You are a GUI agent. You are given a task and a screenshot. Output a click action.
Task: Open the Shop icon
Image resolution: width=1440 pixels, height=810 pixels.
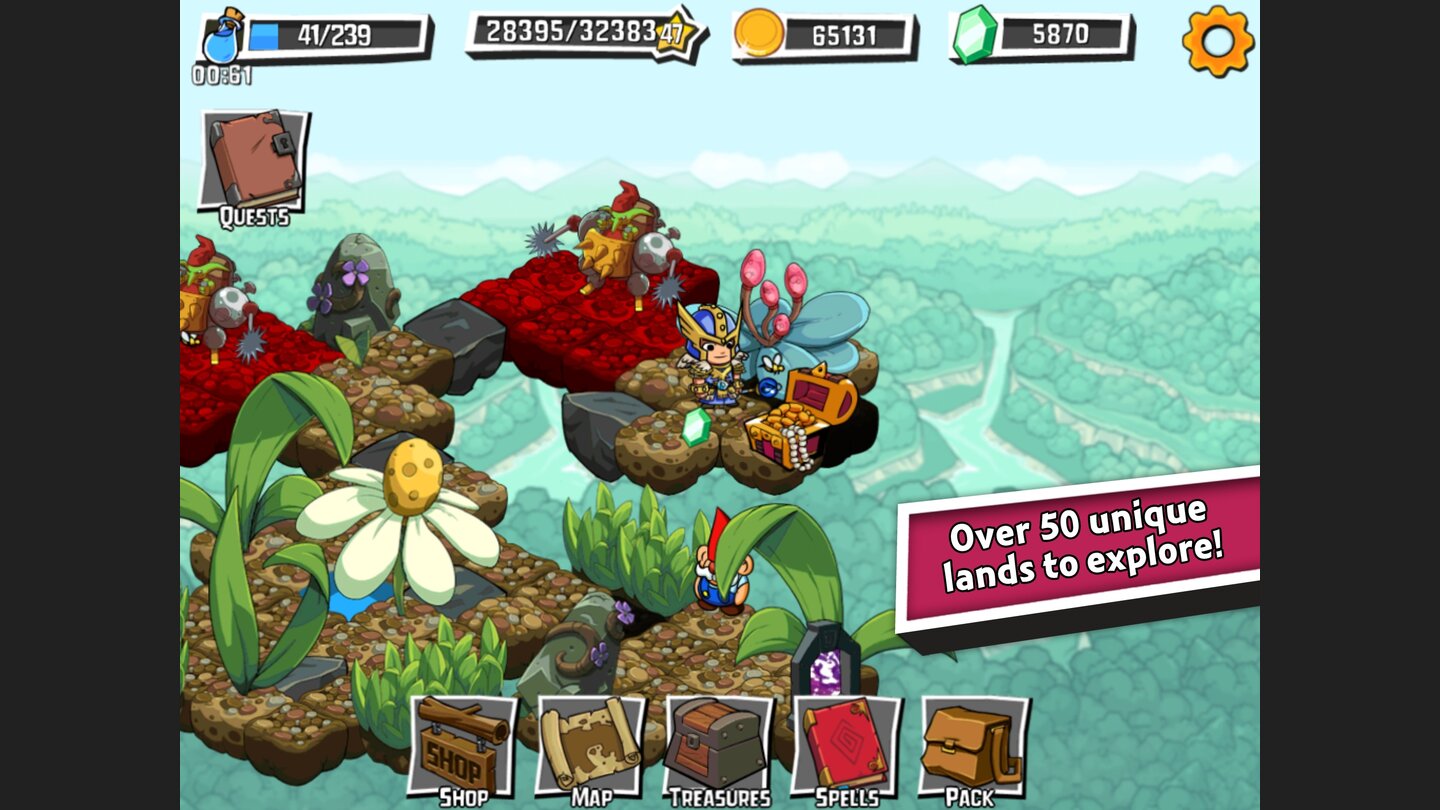coord(463,745)
